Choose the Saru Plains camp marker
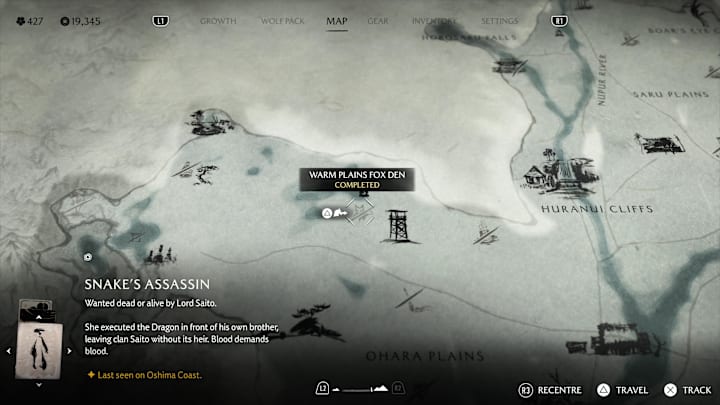720x405 pixels. coord(660,144)
